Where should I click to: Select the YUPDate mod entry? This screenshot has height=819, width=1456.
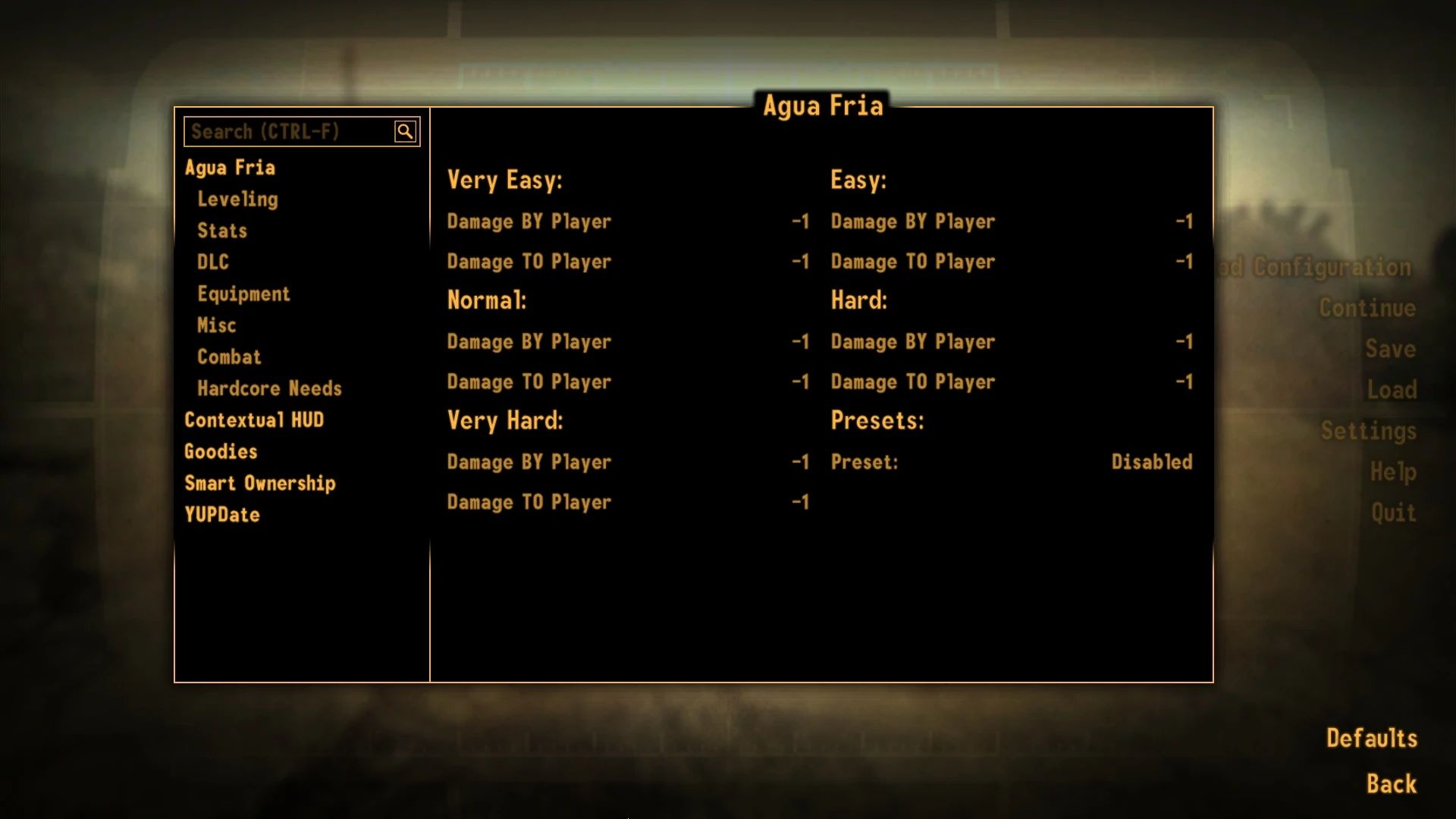click(222, 515)
